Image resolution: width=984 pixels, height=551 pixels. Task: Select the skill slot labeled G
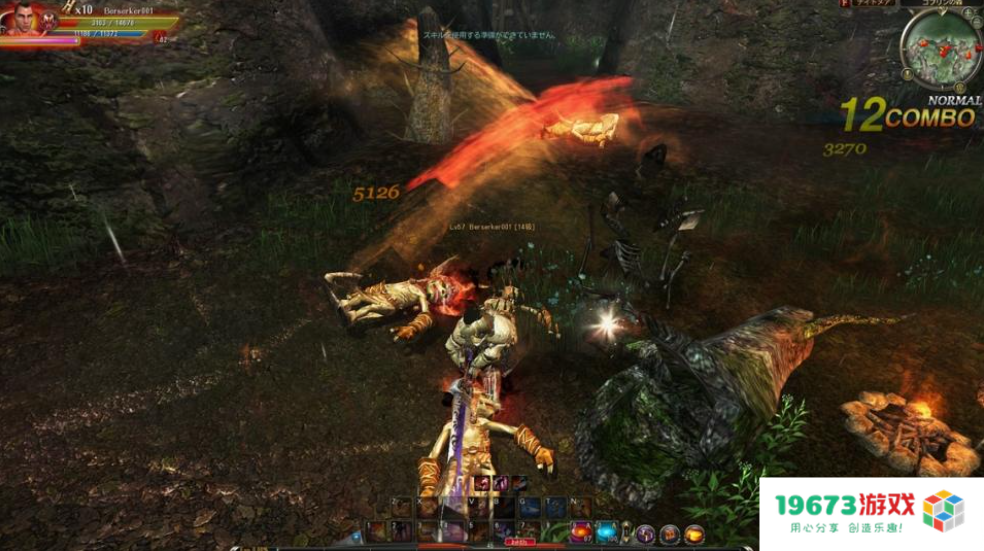pos(529,509)
